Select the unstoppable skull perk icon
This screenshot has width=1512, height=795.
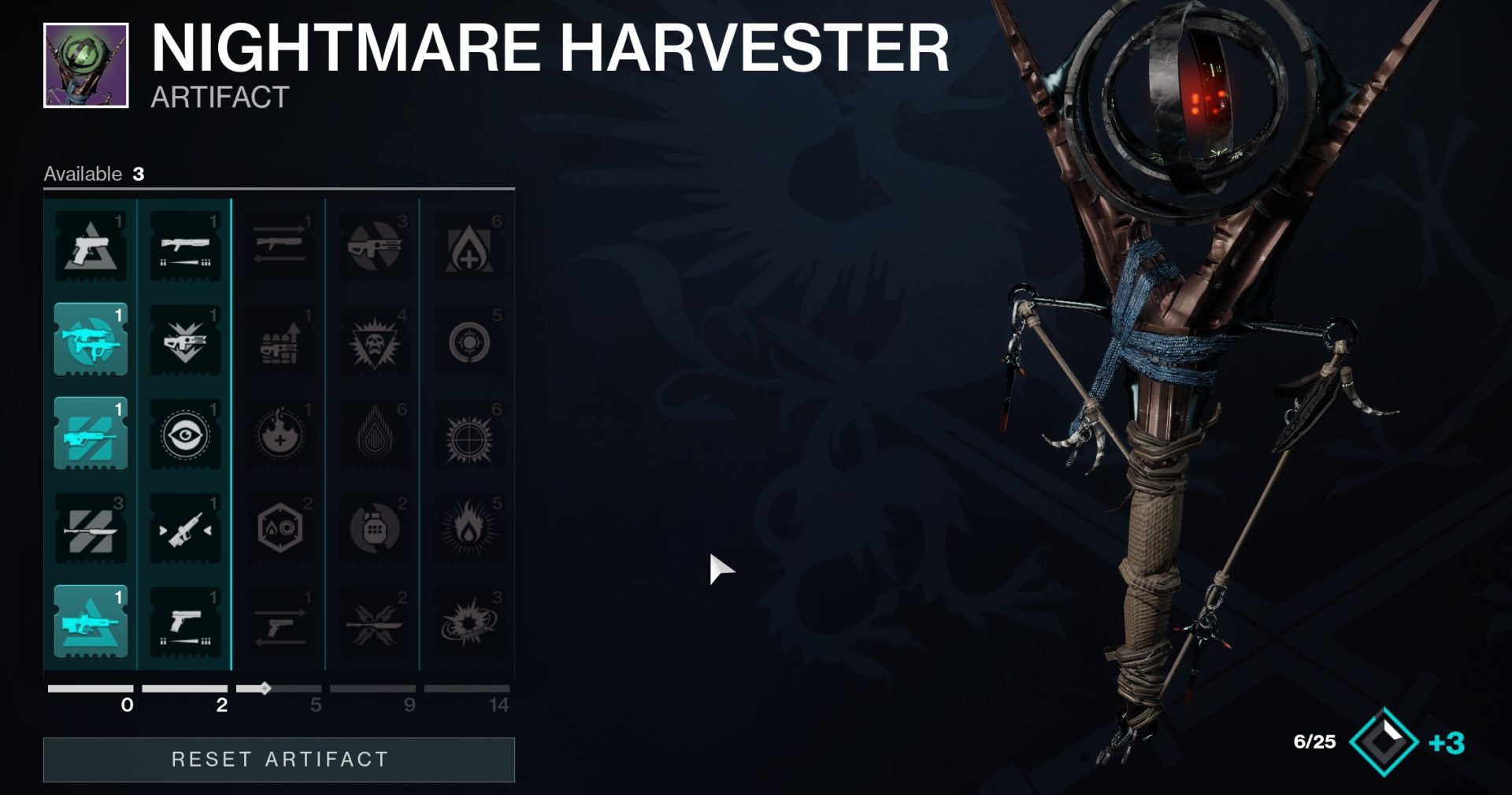[x=376, y=342]
